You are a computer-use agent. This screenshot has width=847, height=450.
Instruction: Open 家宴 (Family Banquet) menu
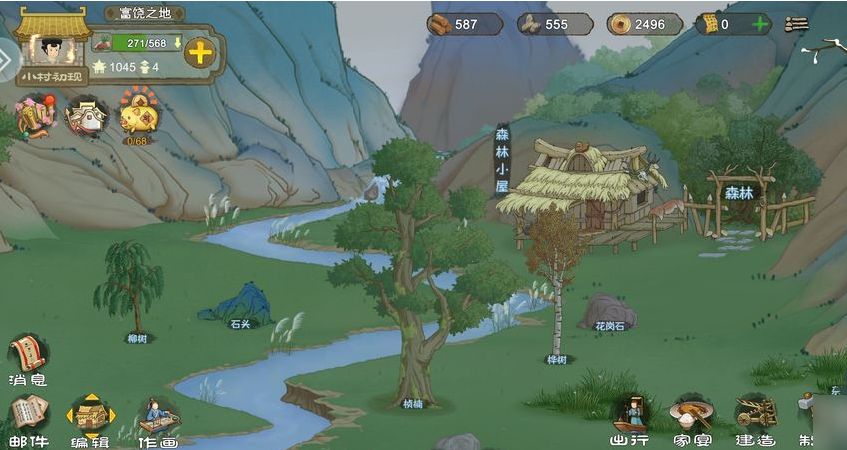pyautogui.click(x=691, y=416)
